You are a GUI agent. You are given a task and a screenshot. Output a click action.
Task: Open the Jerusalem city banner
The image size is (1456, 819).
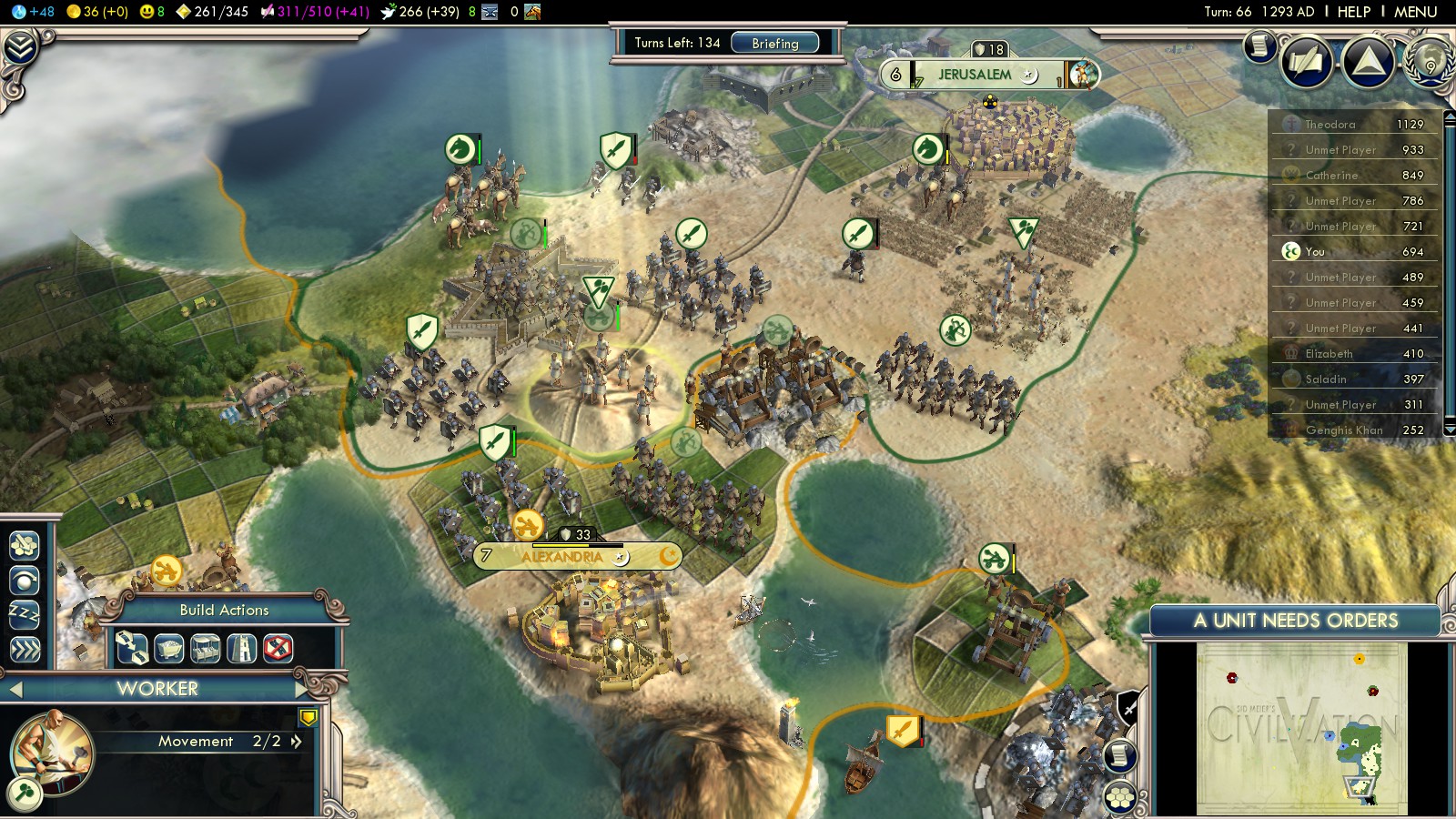coord(974,75)
